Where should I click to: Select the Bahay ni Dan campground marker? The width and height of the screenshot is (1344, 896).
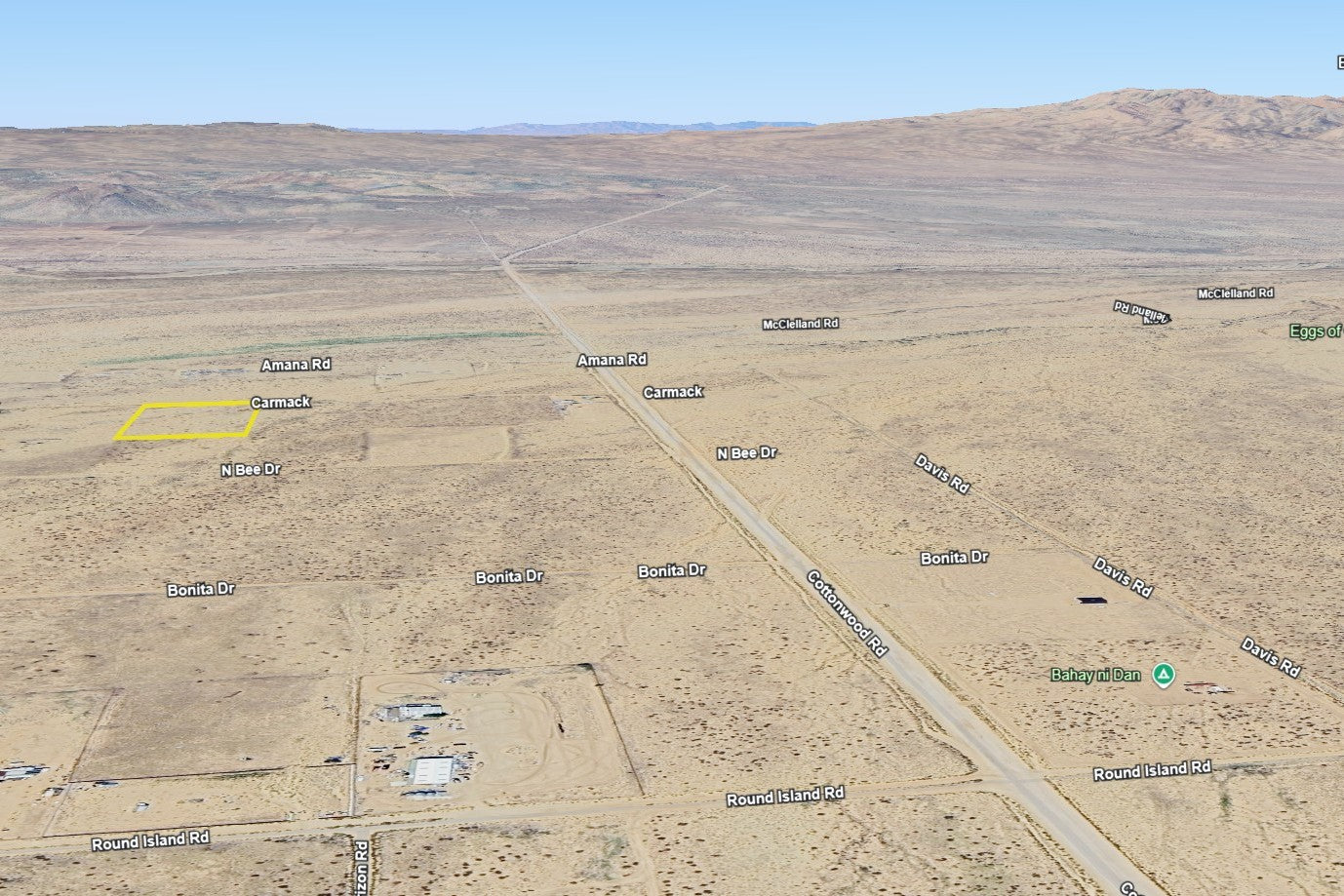coord(1162,675)
